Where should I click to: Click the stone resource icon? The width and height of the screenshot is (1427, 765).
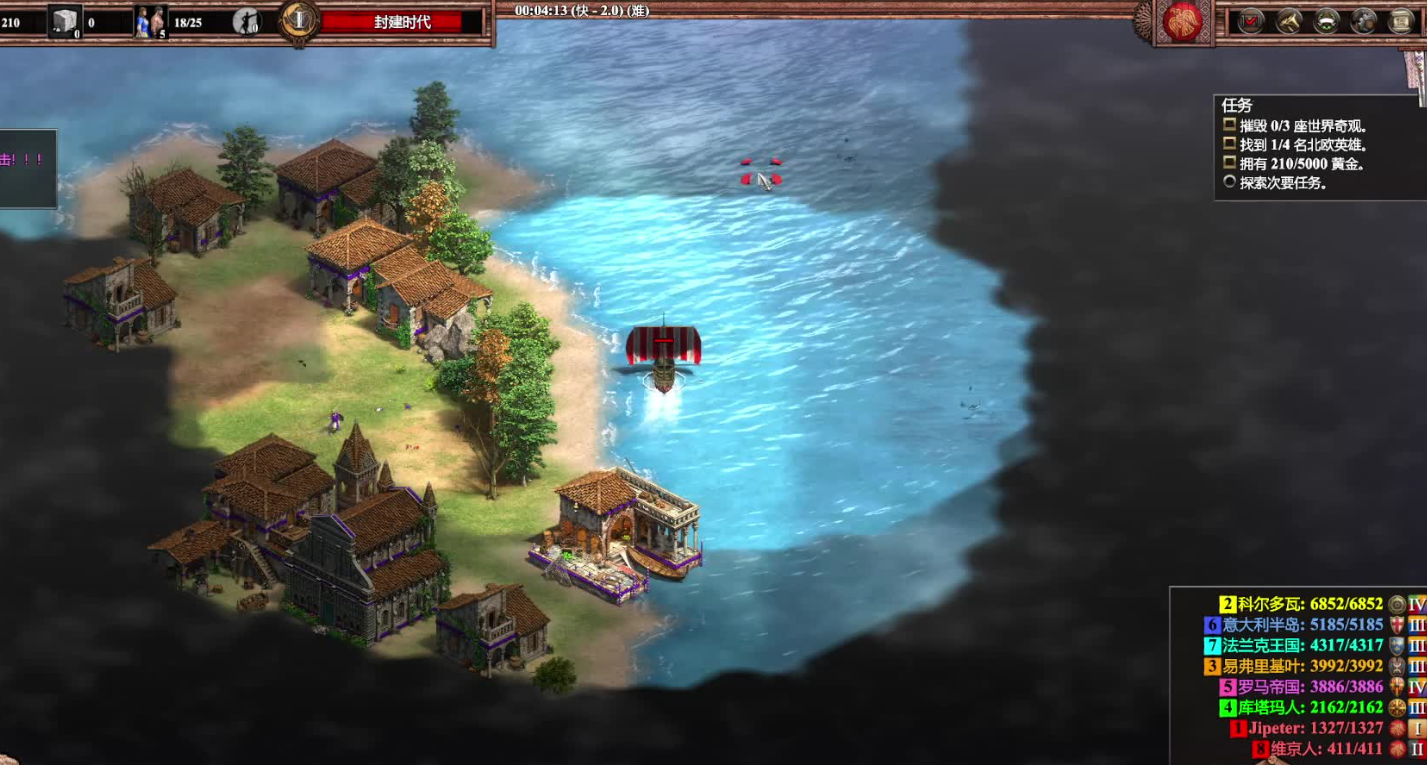tap(65, 21)
